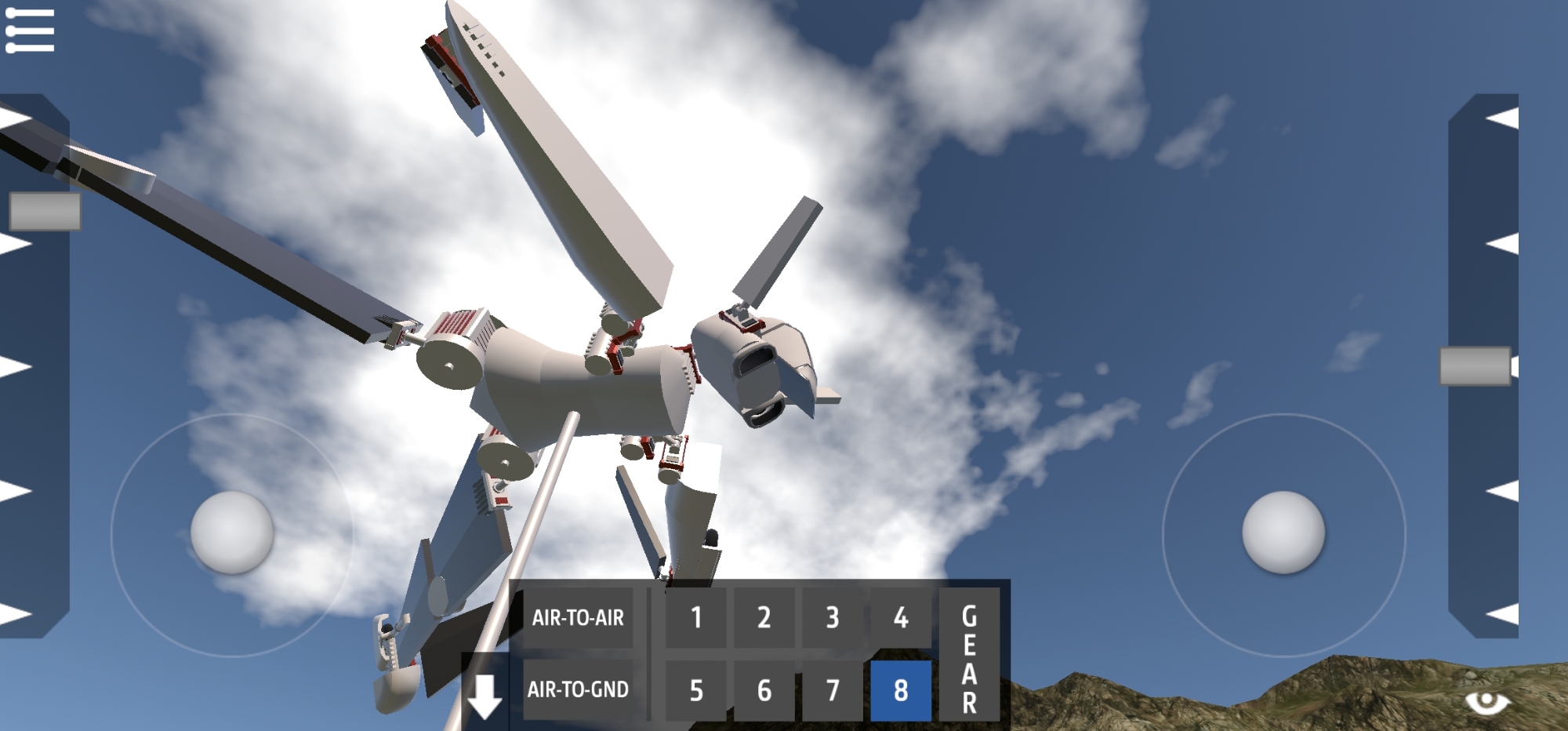The image size is (1568, 731).
Task: Activate group 1
Action: click(695, 618)
